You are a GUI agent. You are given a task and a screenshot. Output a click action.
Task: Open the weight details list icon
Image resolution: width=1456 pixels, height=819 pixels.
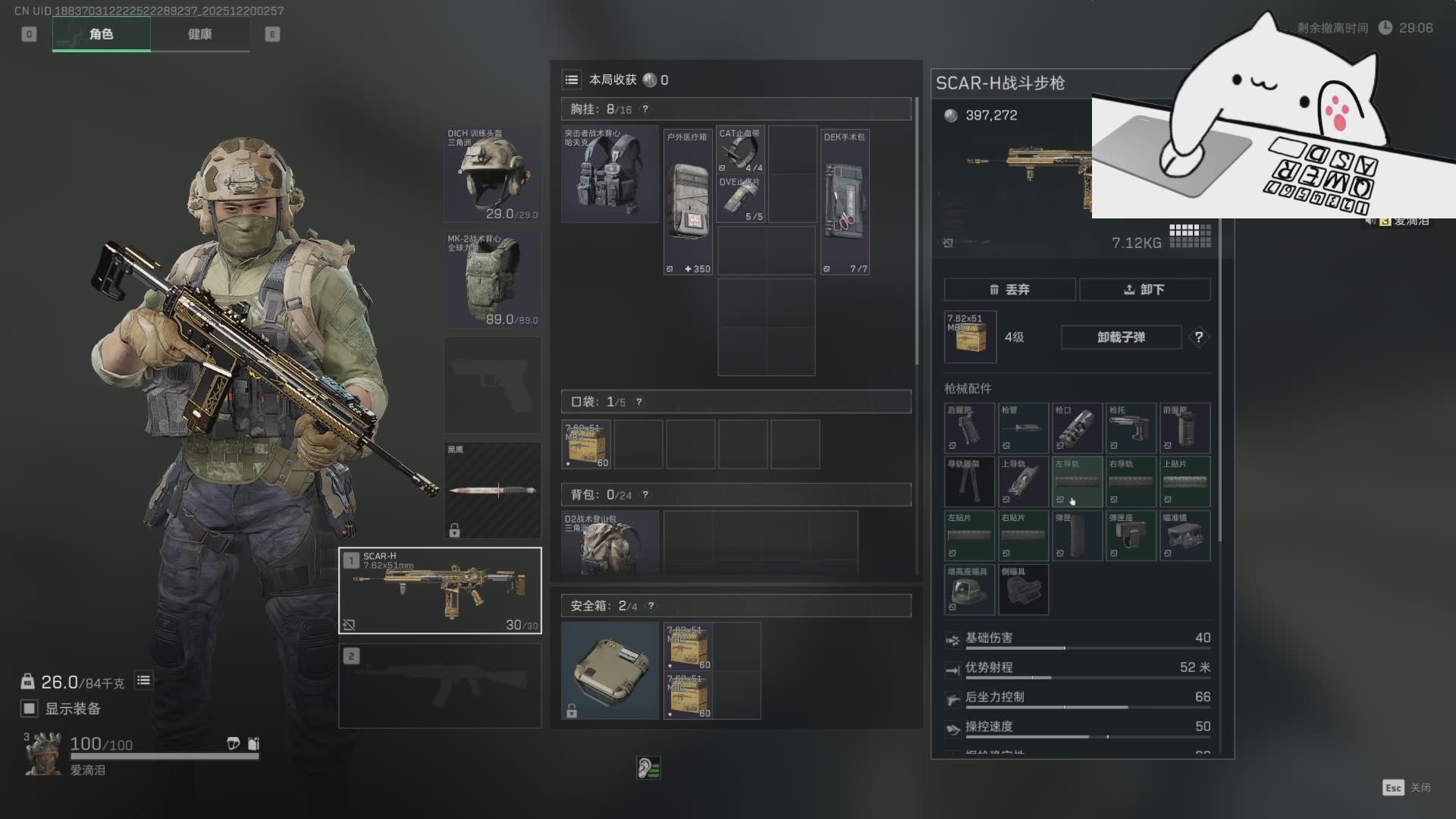tap(143, 680)
